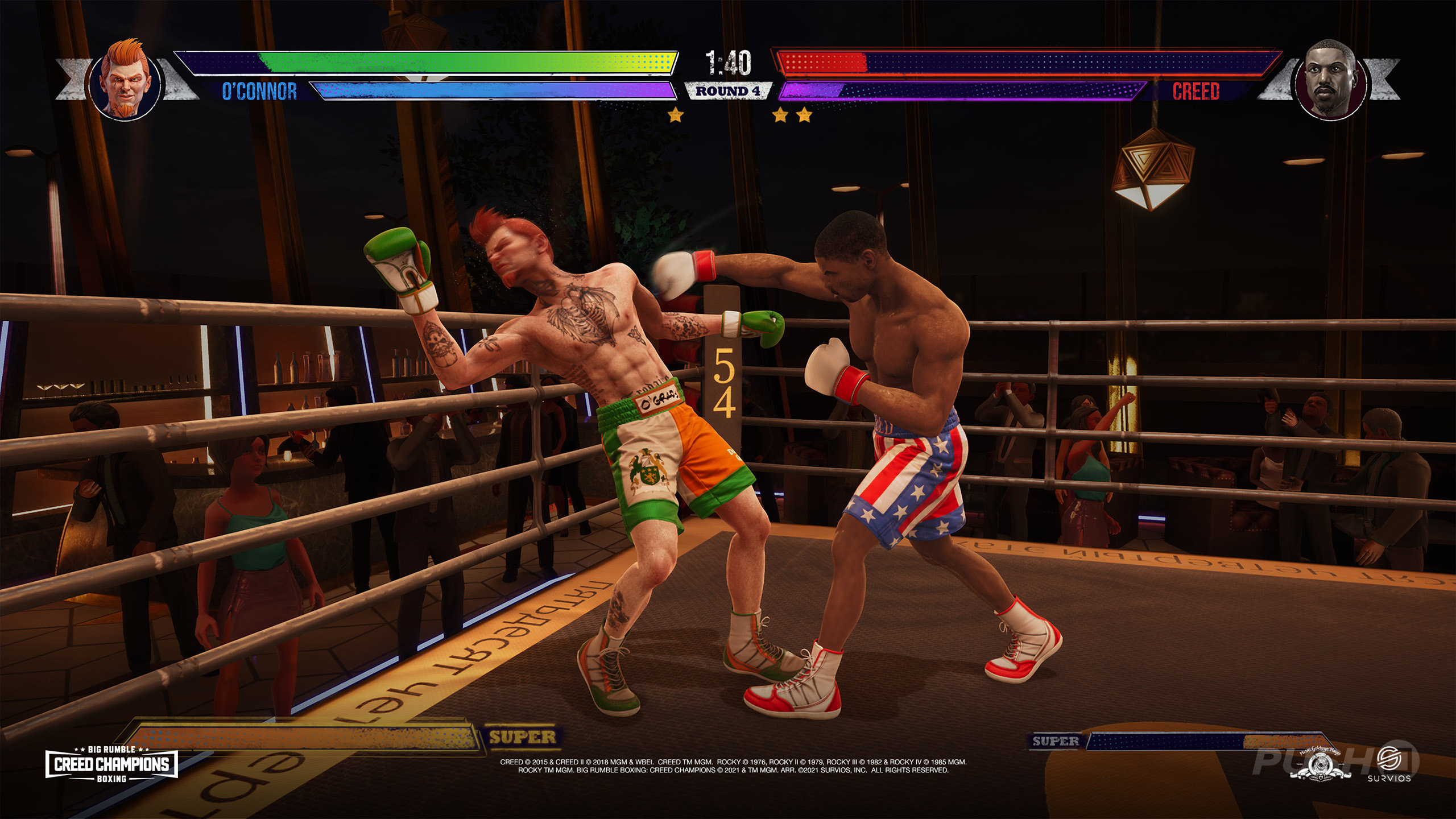Click the CREED name label

click(1197, 89)
